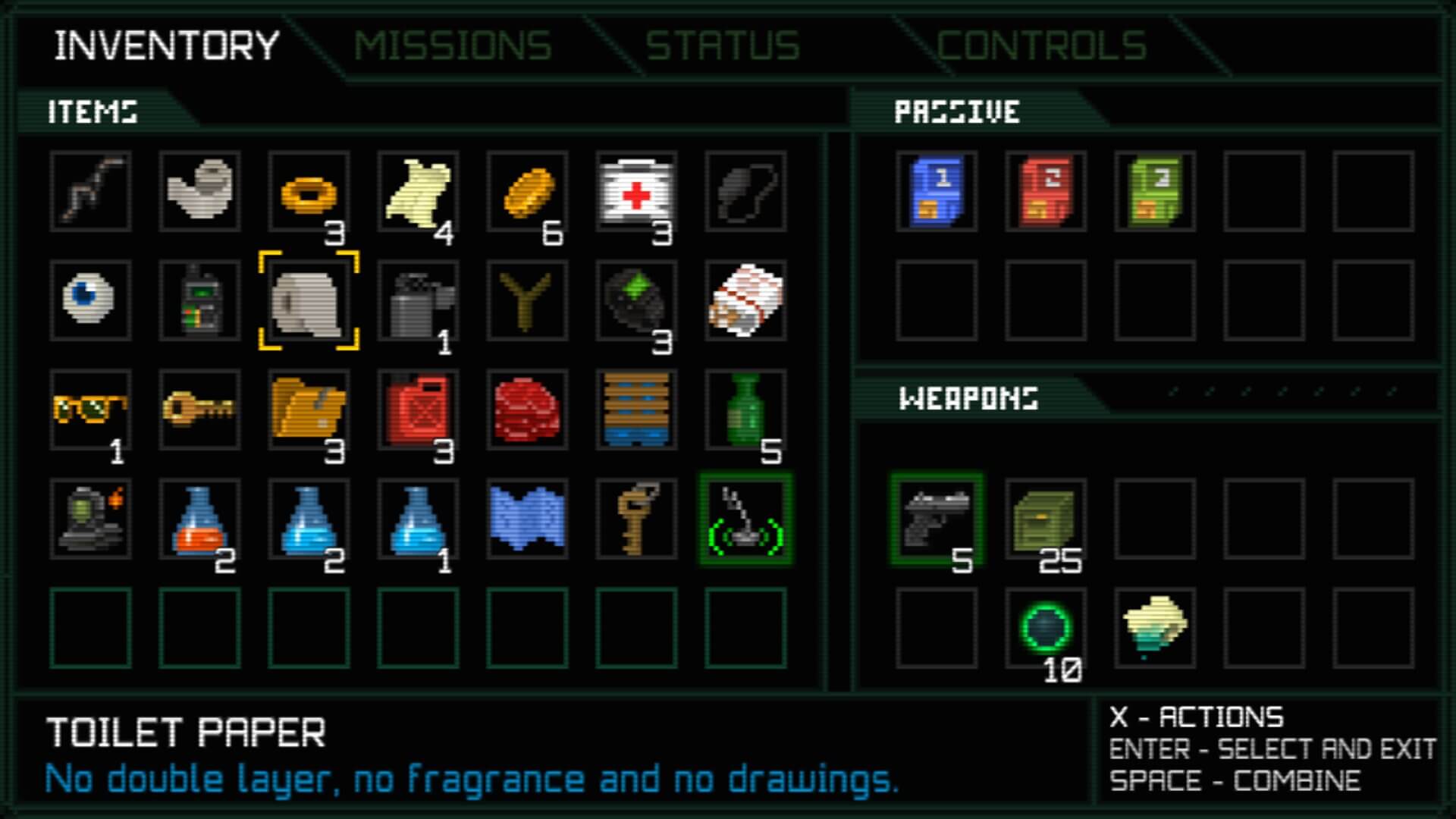Select the orange chemistry flask
This screenshot has height=819, width=1456.
(201, 519)
